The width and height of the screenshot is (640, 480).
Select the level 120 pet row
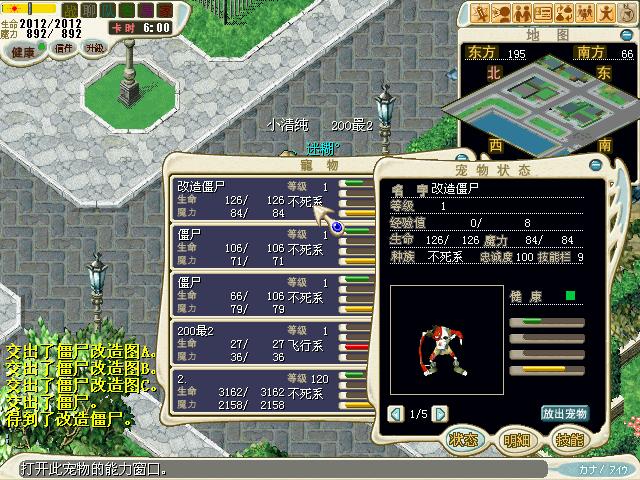(x=256, y=391)
